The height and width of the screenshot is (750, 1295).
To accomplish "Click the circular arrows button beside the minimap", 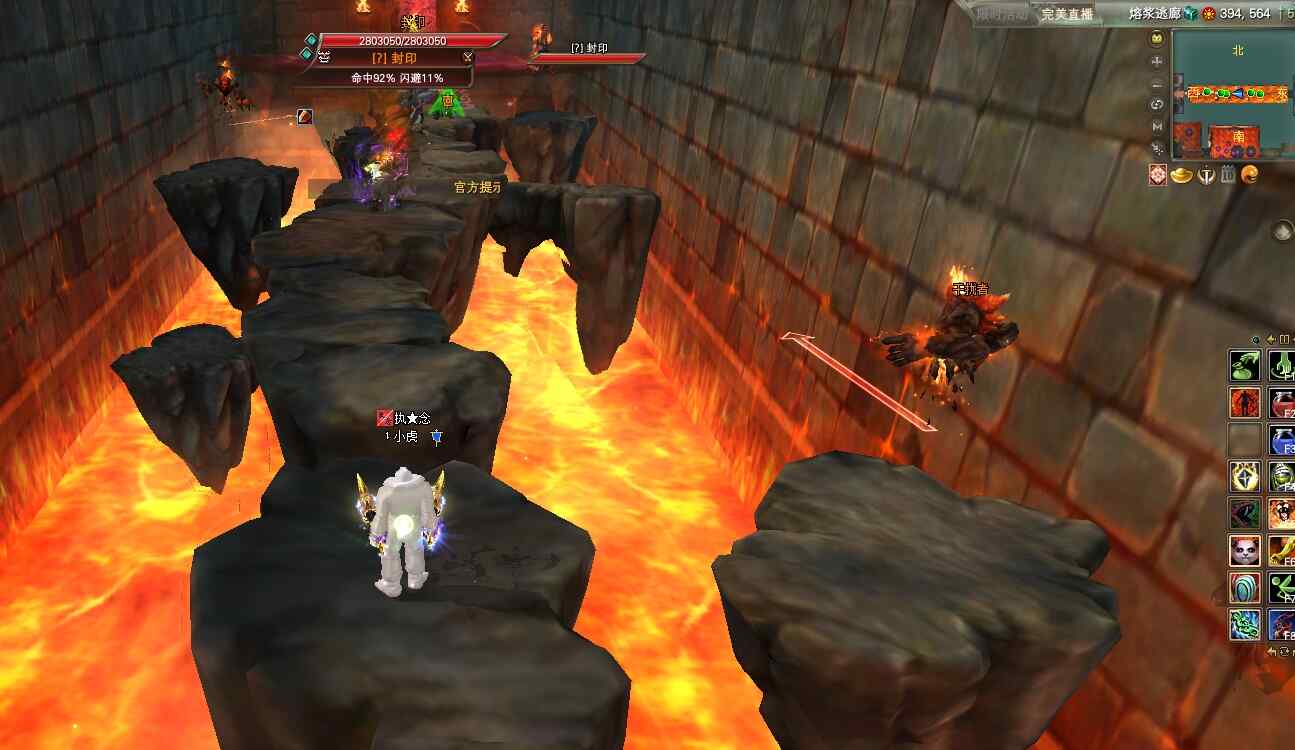I will pyautogui.click(x=1157, y=104).
